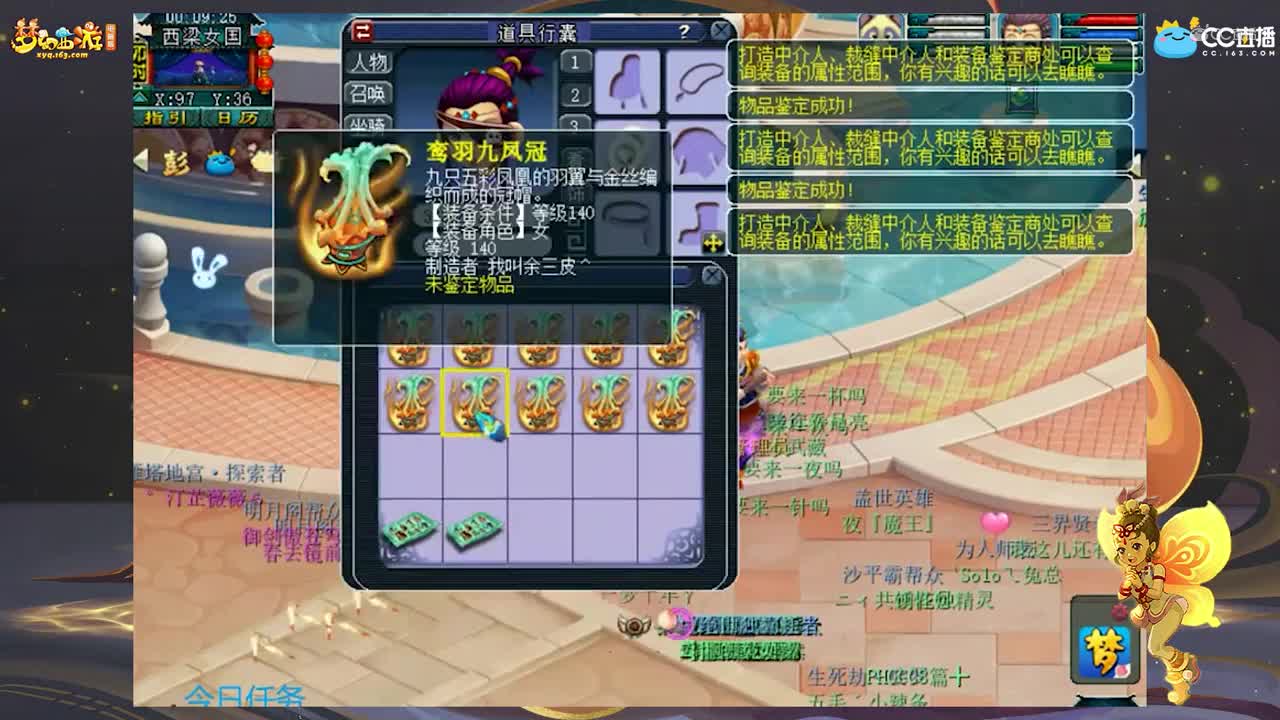Image resolution: width=1280 pixels, height=720 pixels.
Task: Switch to the 召唤 tab
Action: click(x=370, y=93)
